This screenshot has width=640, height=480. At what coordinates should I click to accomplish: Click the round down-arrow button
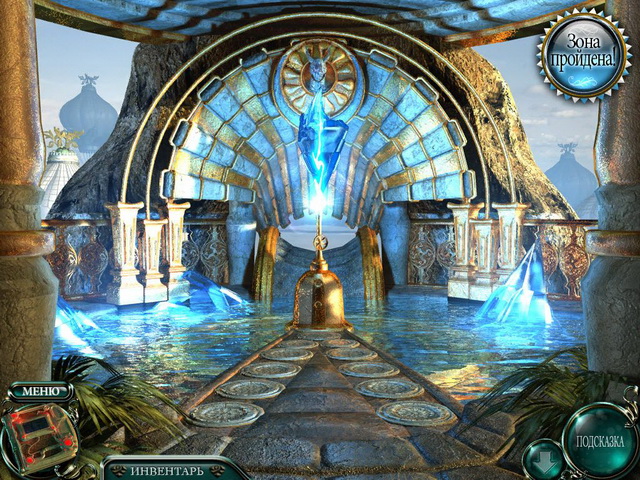tap(541, 458)
